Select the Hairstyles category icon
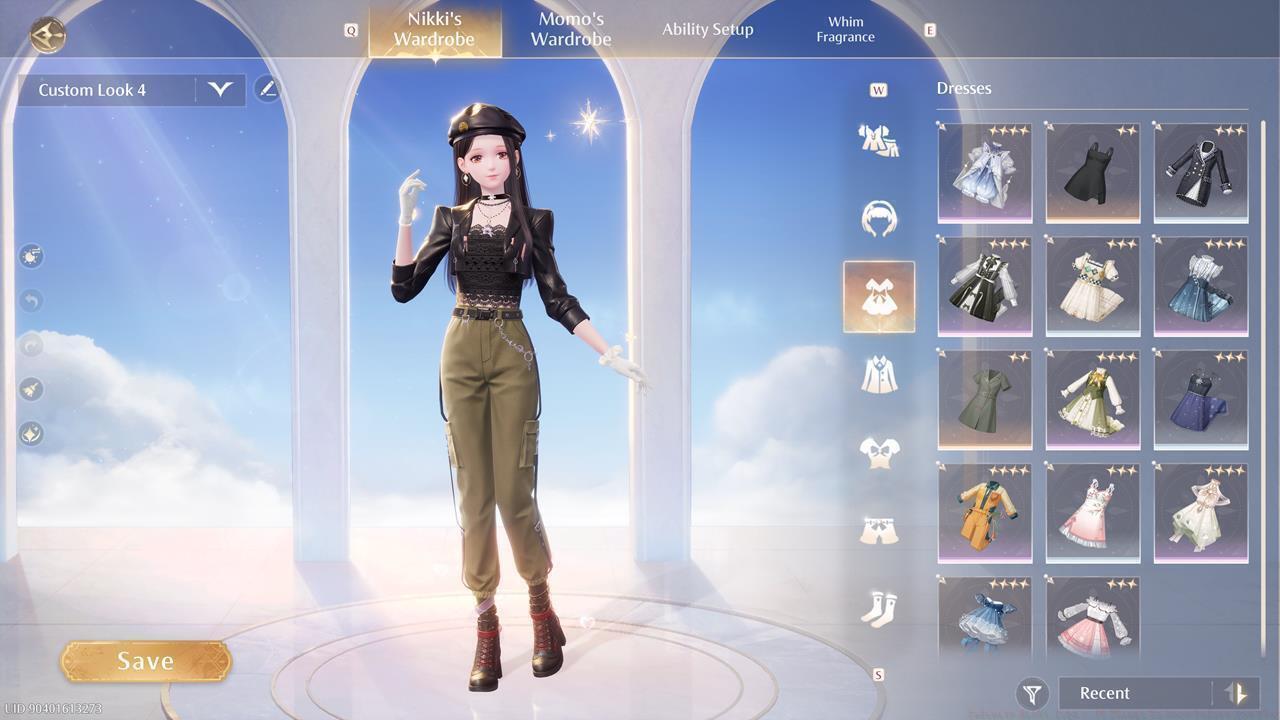The height and width of the screenshot is (720, 1280). click(x=878, y=218)
